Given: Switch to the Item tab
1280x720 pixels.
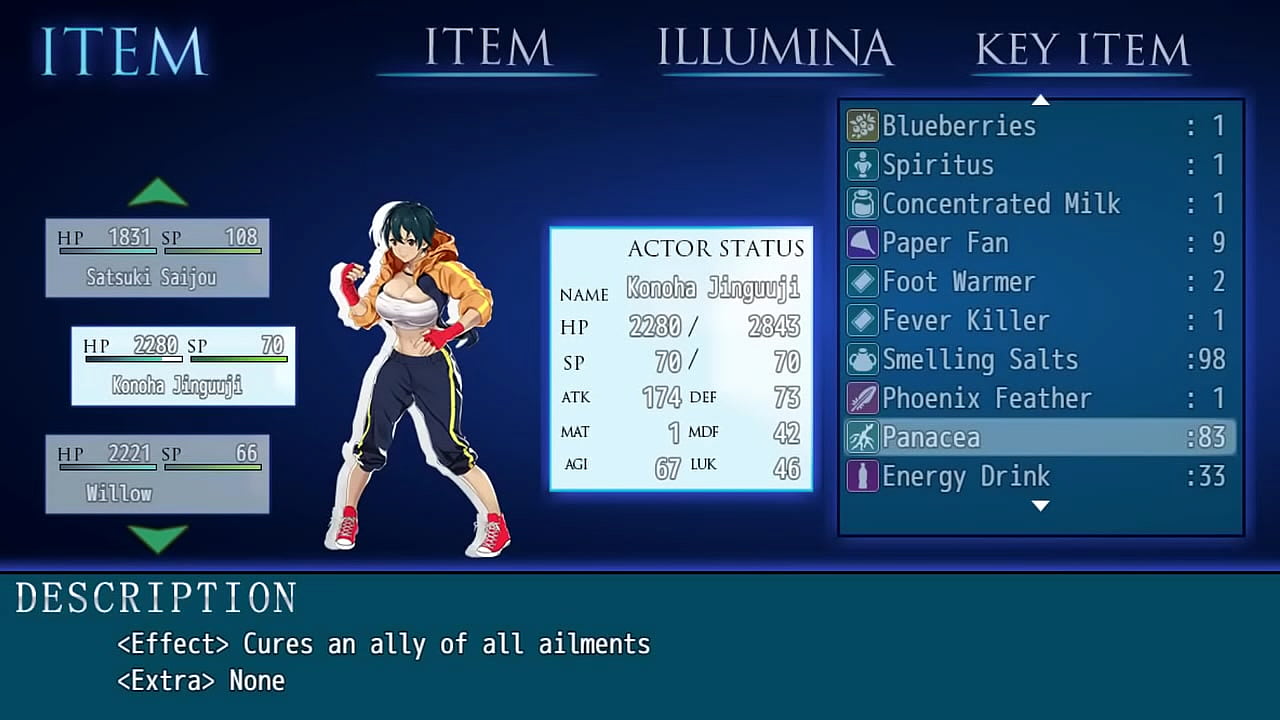Looking at the screenshot, I should click(x=487, y=48).
